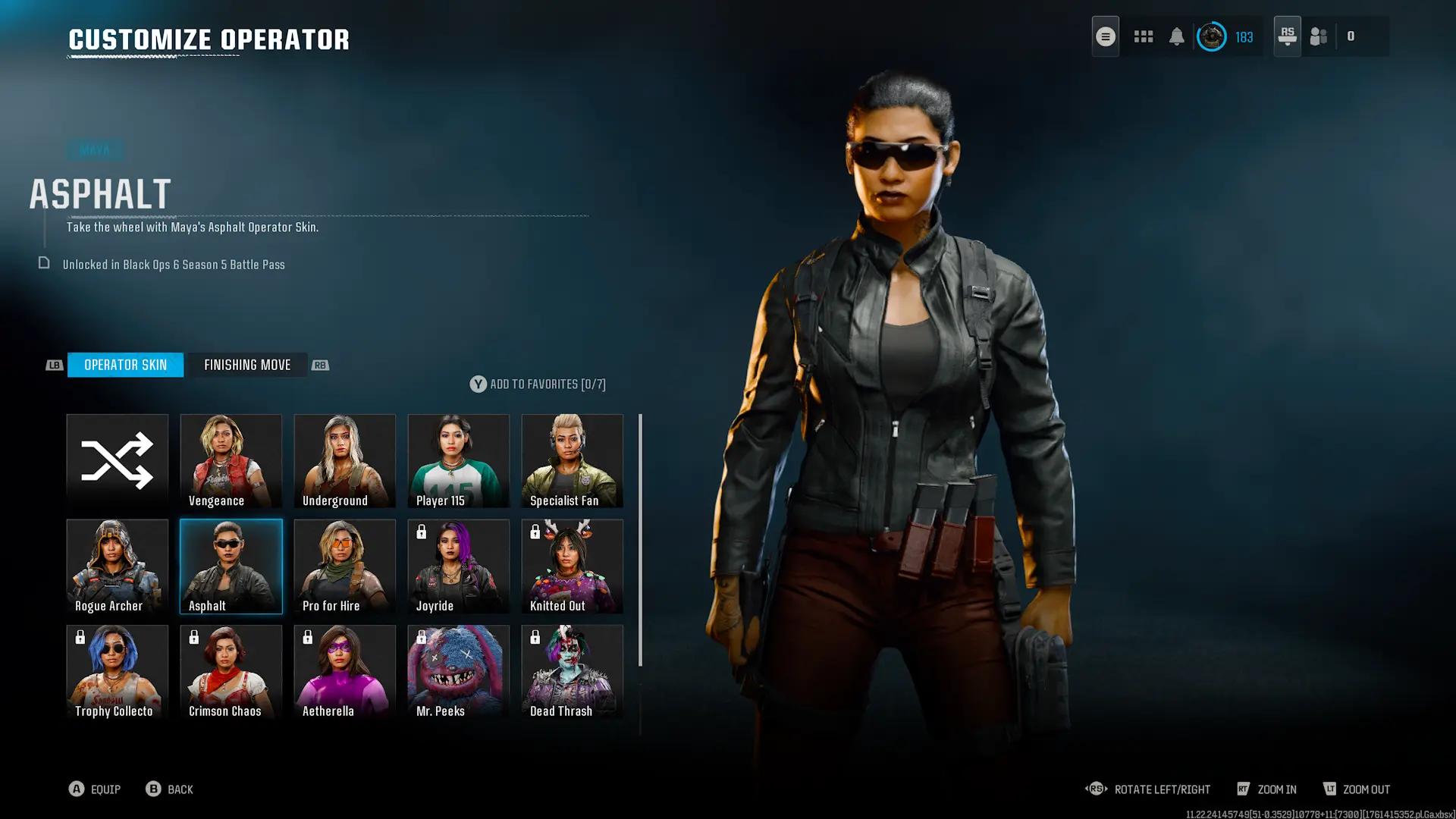Open the notifications bell
This screenshot has height=819, width=1456.
point(1177,36)
